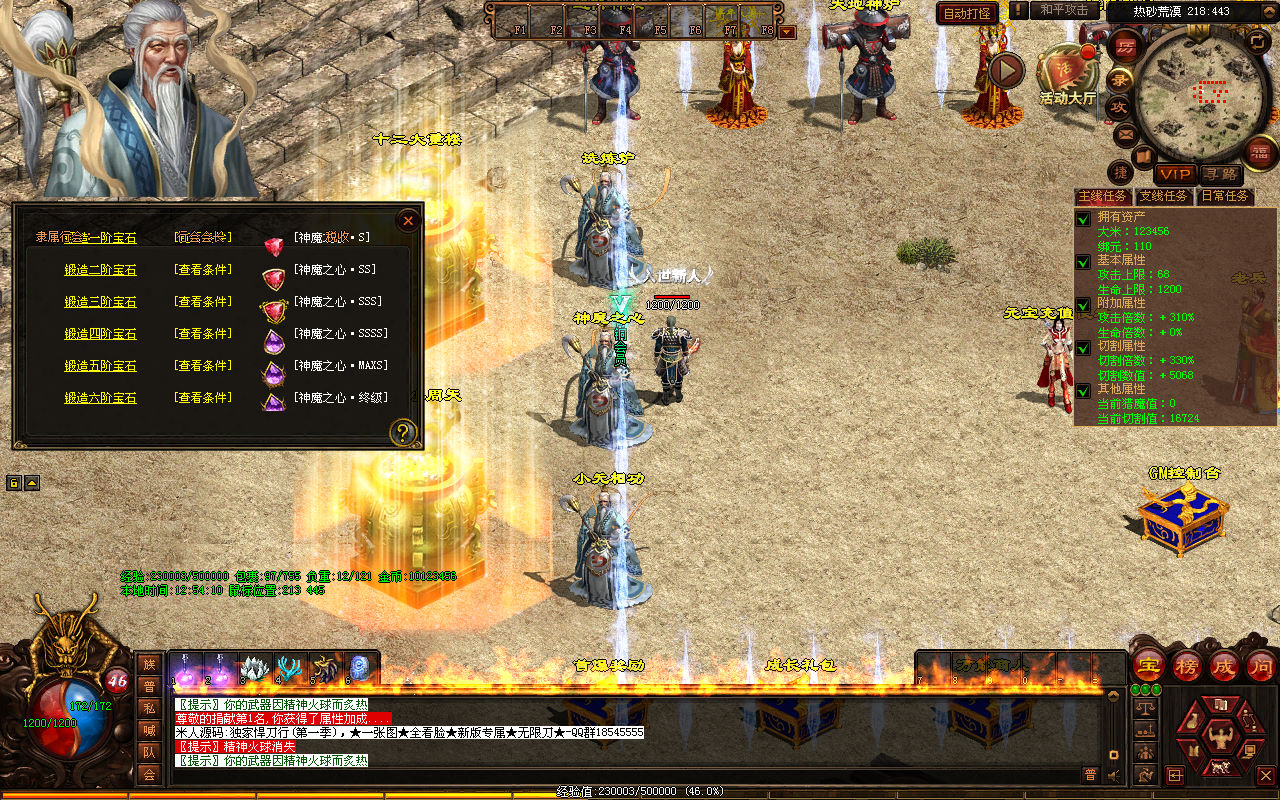1280x800 pixels.
Task: Switch to 日常任务 daily quest tab
Action: [x=1224, y=197]
